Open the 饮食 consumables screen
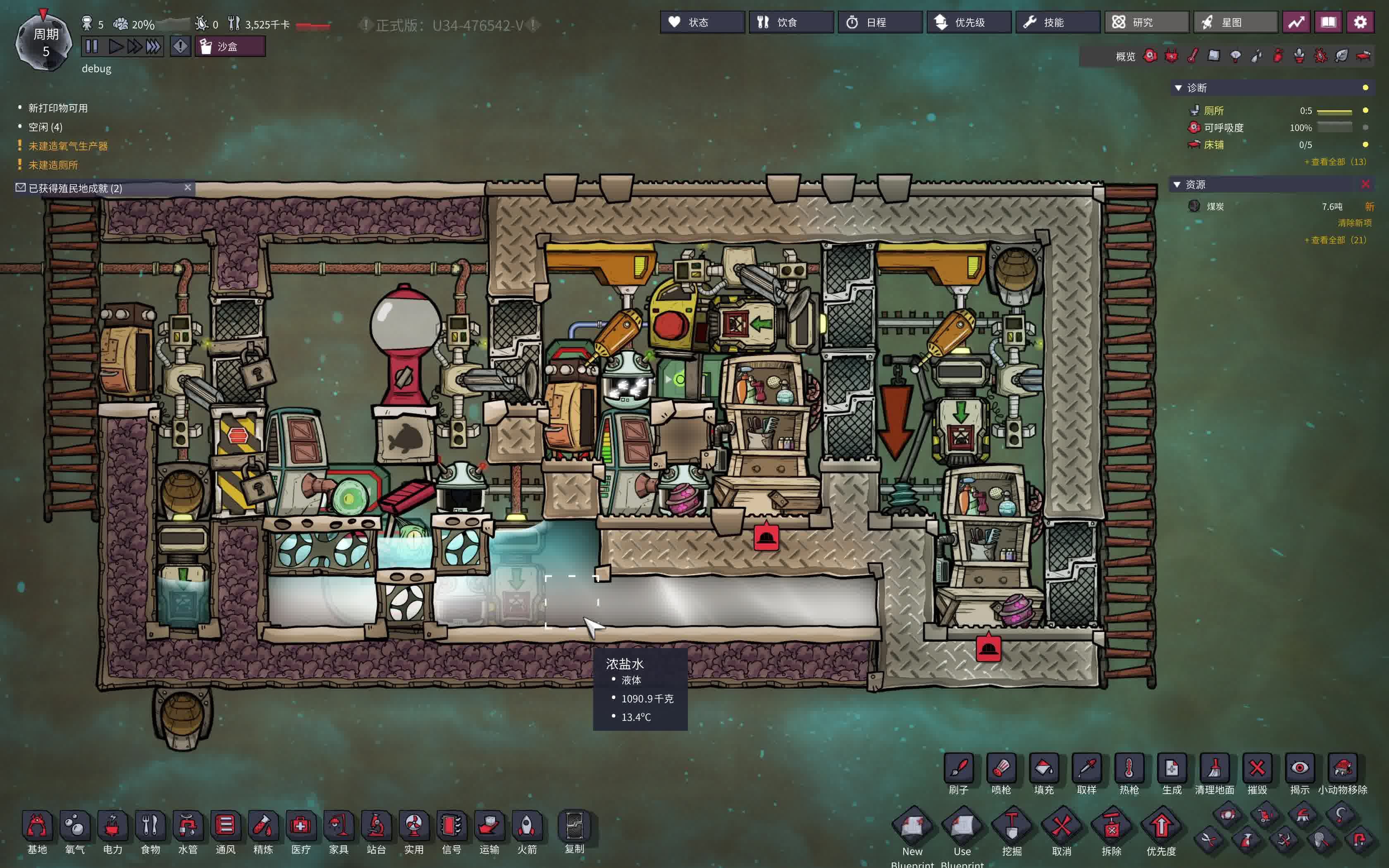The height and width of the screenshot is (868, 1389). [x=790, y=22]
